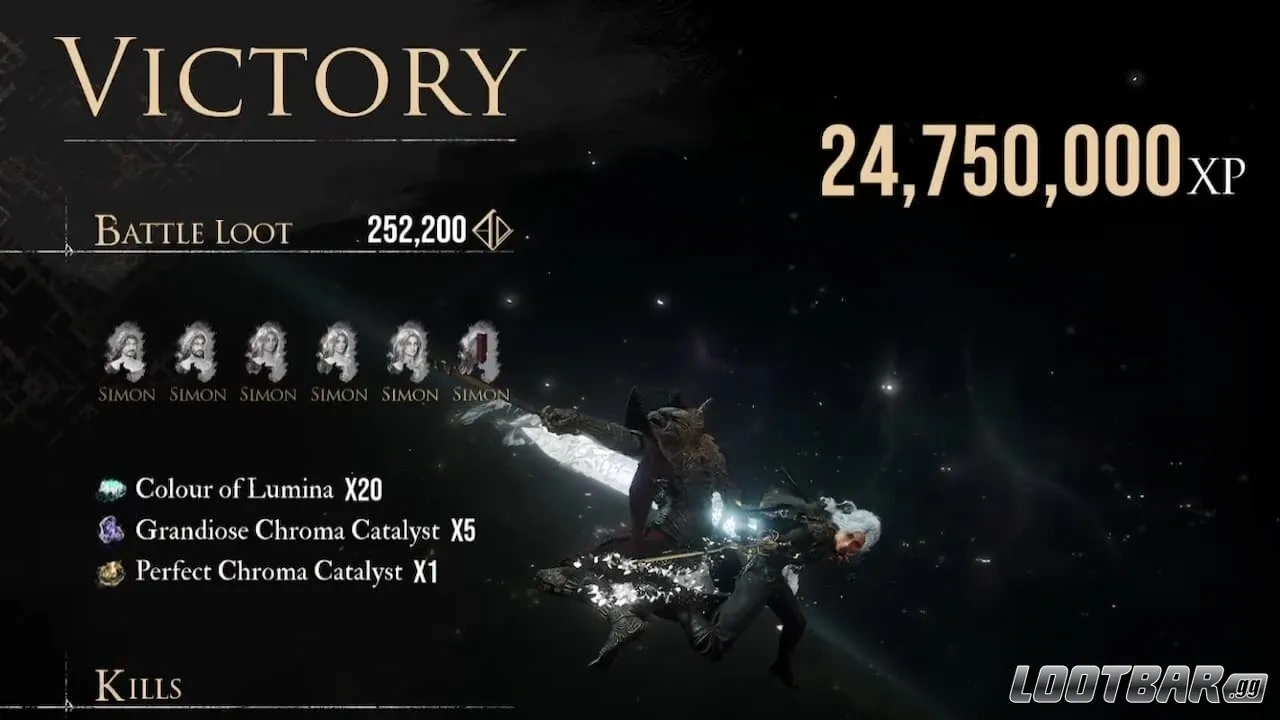1280x720 pixels.
Task: Click the currency emblem beside 252,200
Action: 492,229
